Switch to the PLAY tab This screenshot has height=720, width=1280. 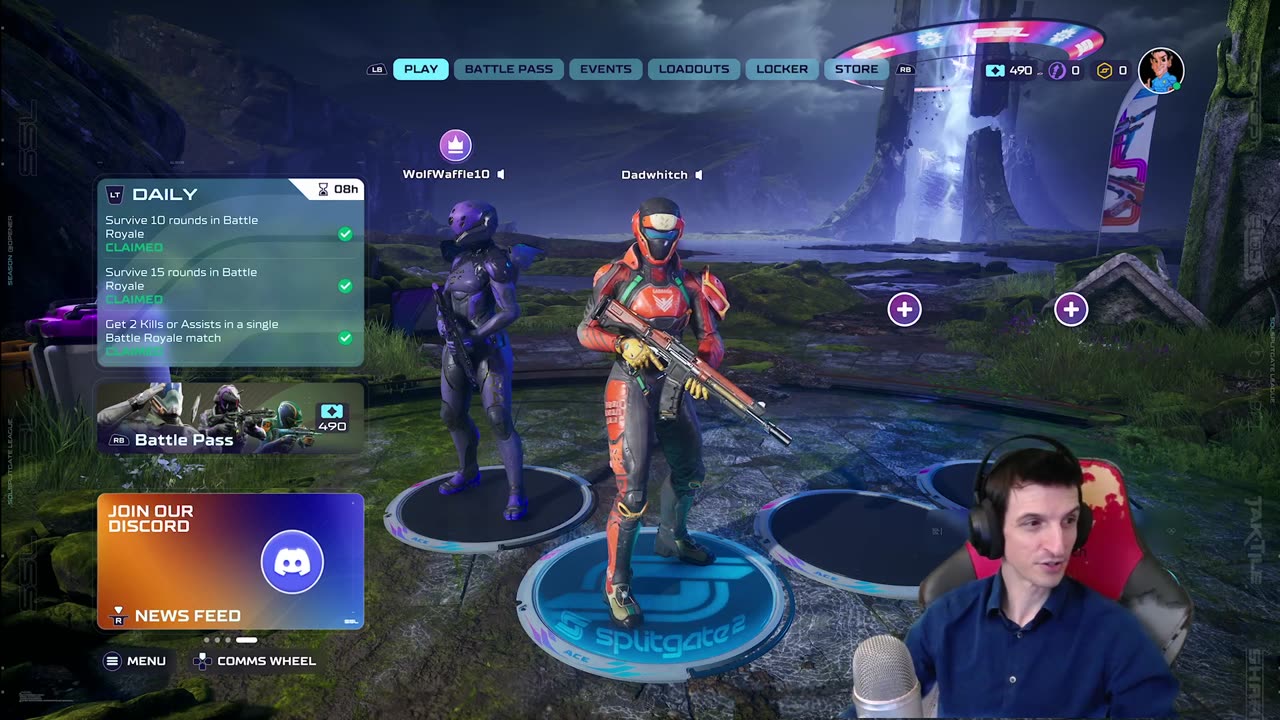click(x=420, y=69)
